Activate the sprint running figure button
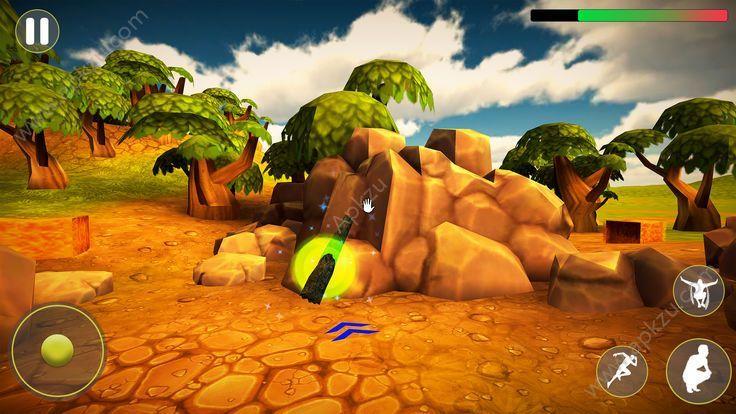The height and width of the screenshot is (414, 736). tap(621, 370)
